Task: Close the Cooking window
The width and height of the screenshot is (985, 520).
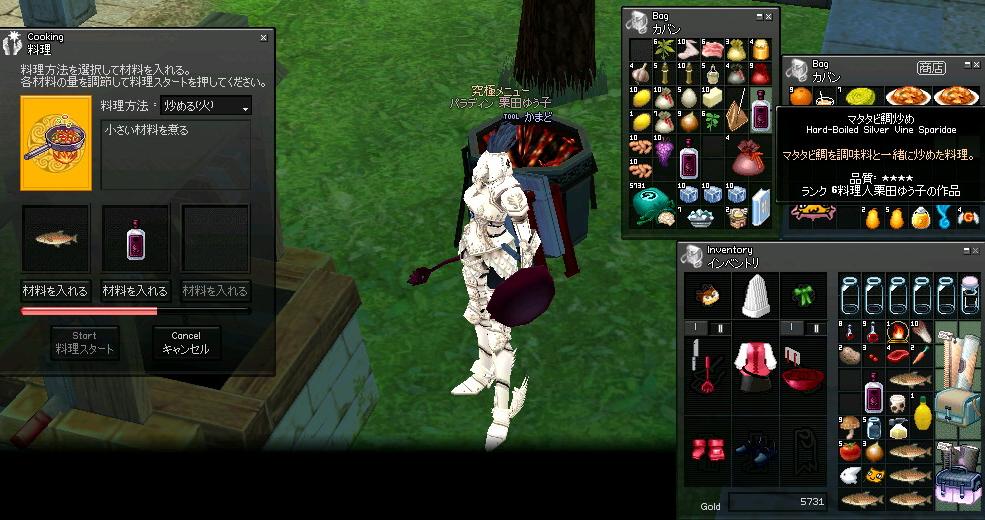Action: [263, 38]
